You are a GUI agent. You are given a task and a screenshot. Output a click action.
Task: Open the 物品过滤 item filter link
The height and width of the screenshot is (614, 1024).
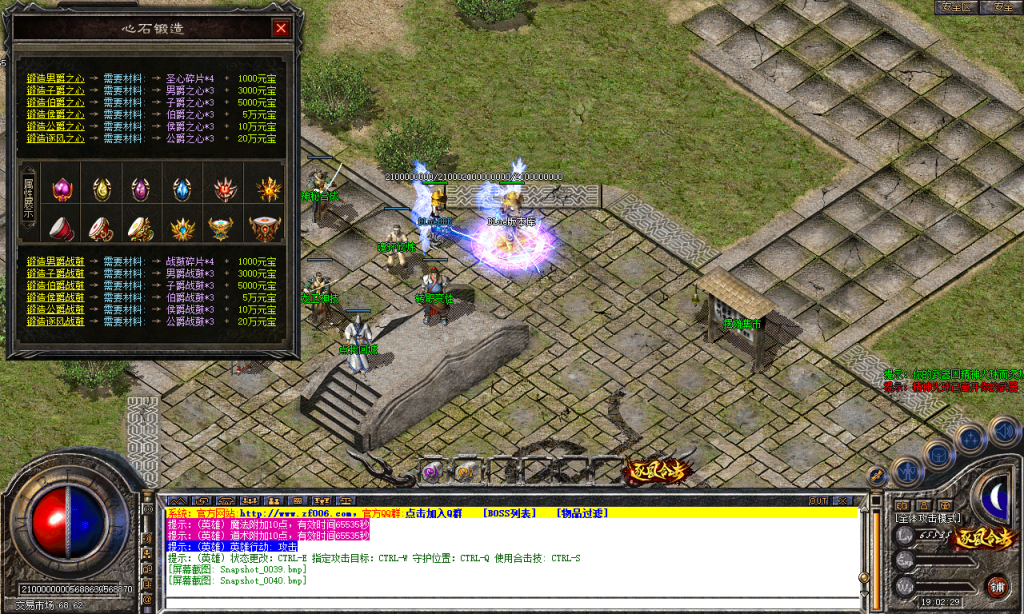click(581, 513)
